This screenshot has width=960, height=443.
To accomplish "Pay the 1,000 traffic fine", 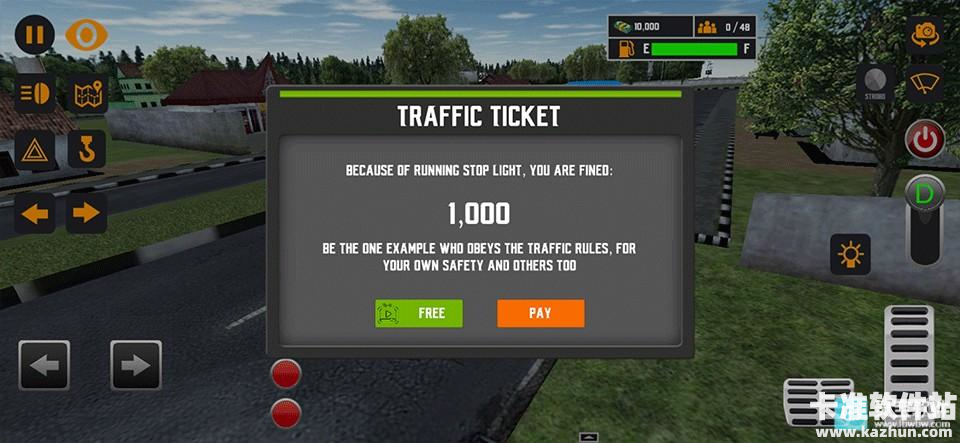I will pyautogui.click(x=540, y=313).
